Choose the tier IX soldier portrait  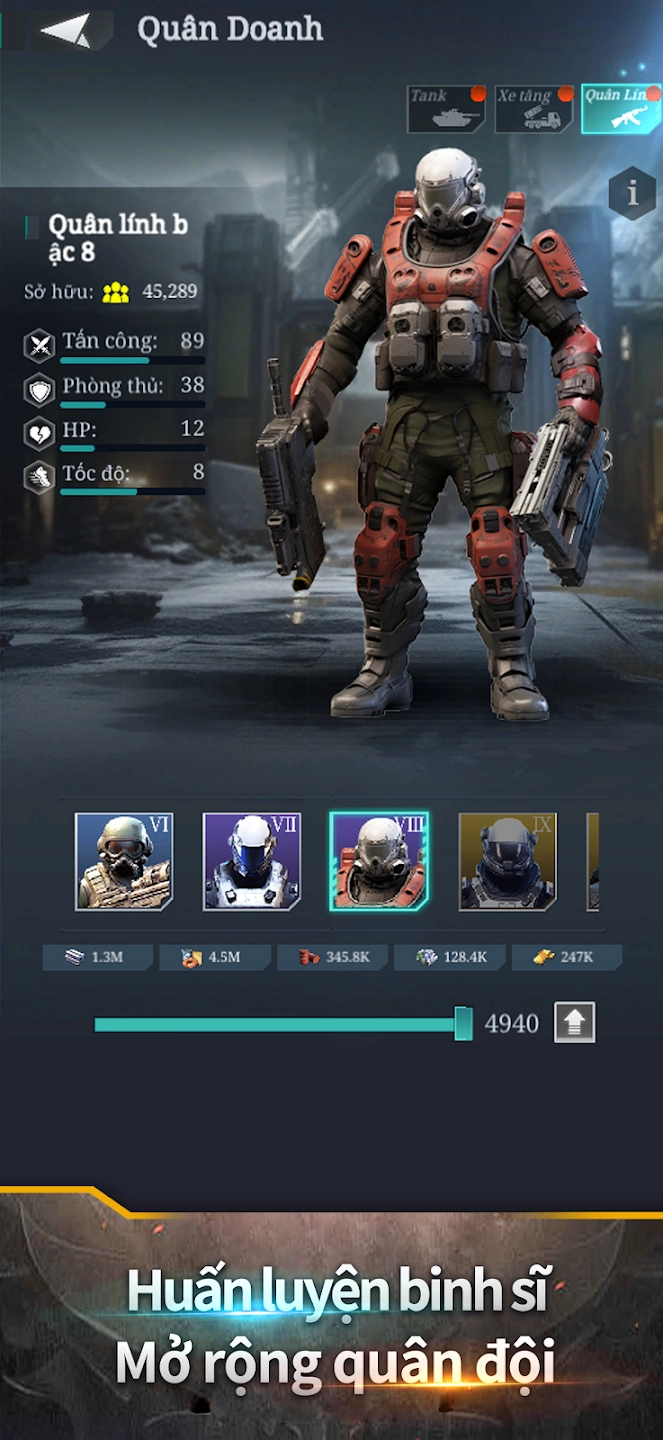point(507,861)
